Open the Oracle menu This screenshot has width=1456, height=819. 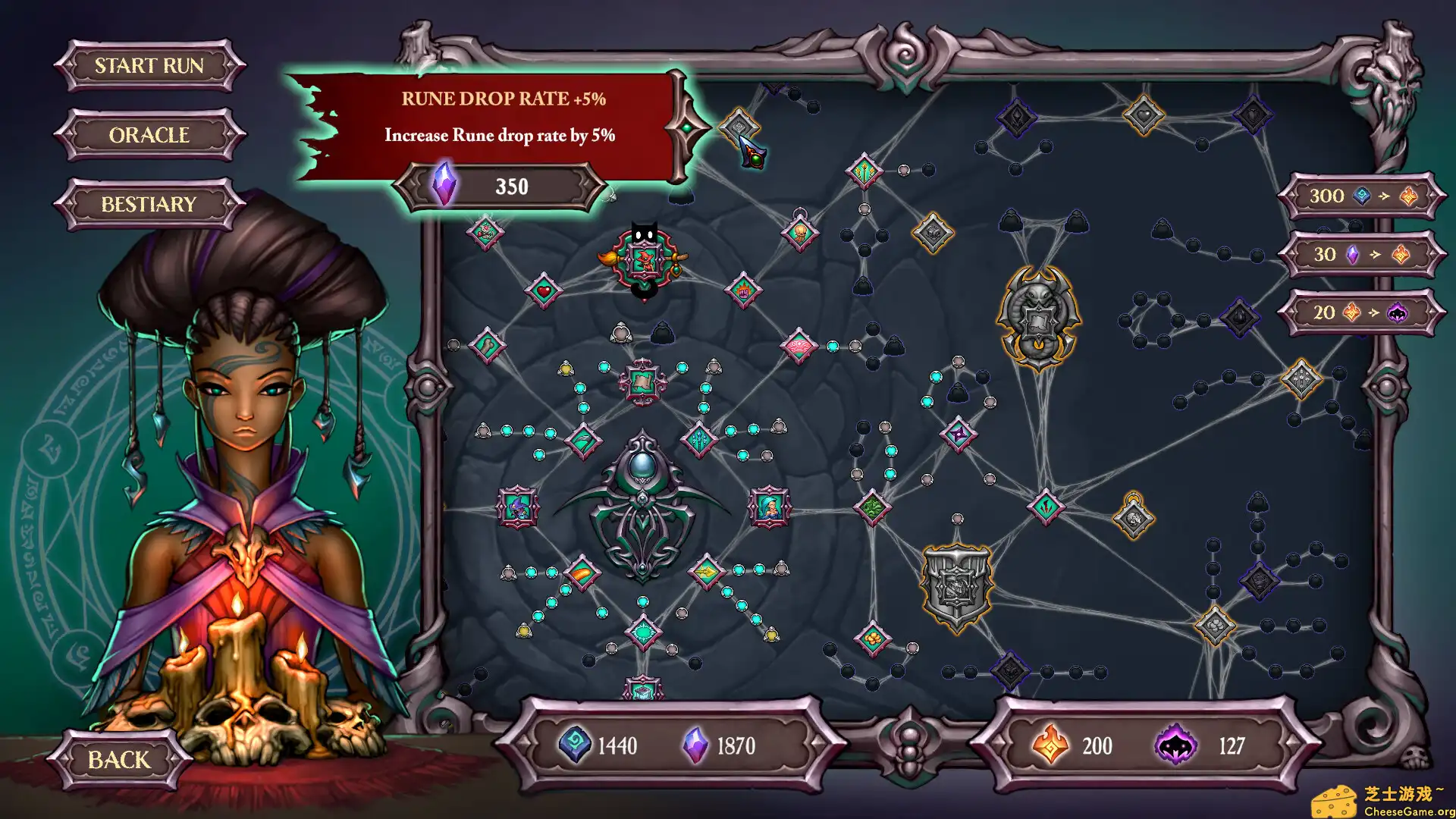point(149,135)
